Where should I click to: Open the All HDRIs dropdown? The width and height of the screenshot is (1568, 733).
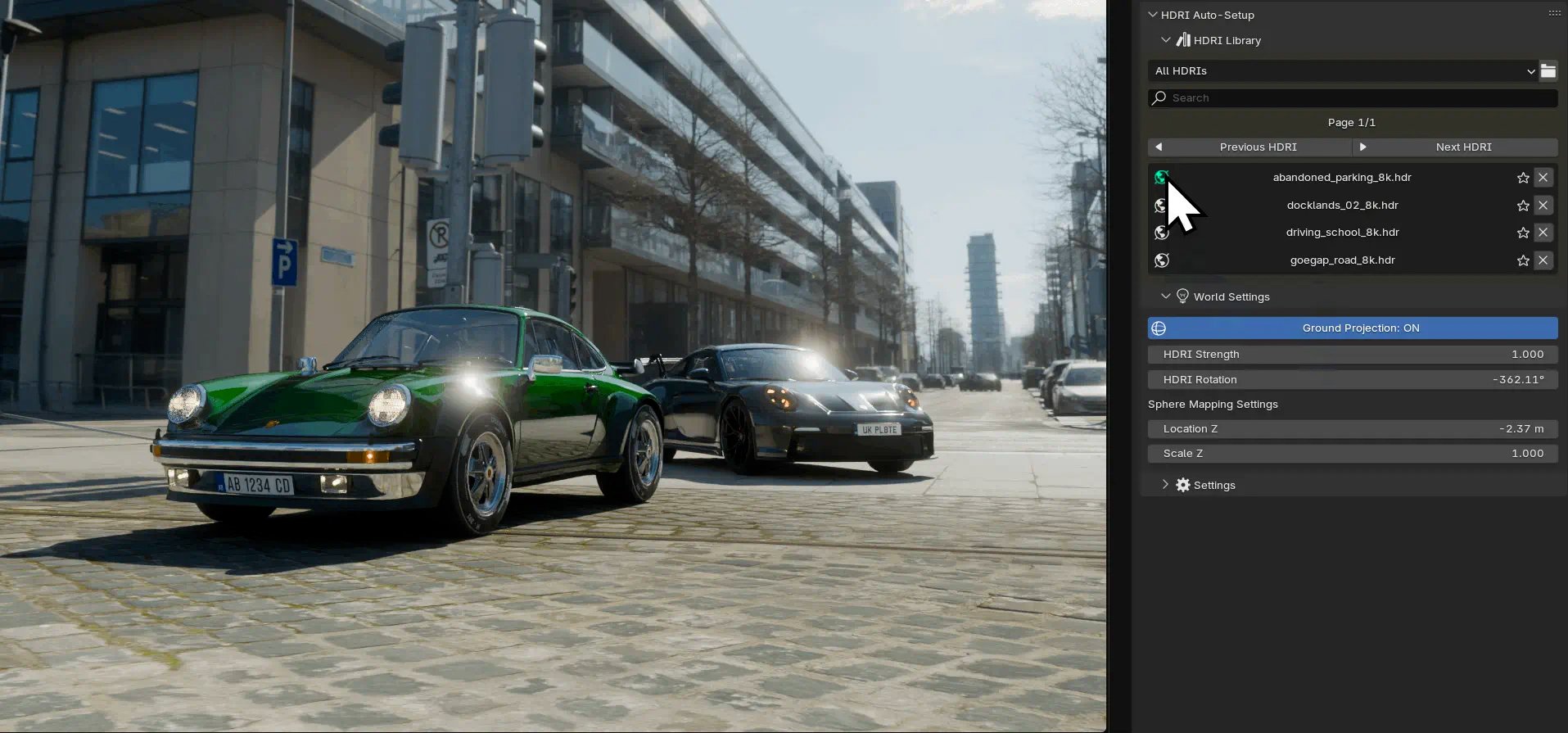click(x=1342, y=71)
